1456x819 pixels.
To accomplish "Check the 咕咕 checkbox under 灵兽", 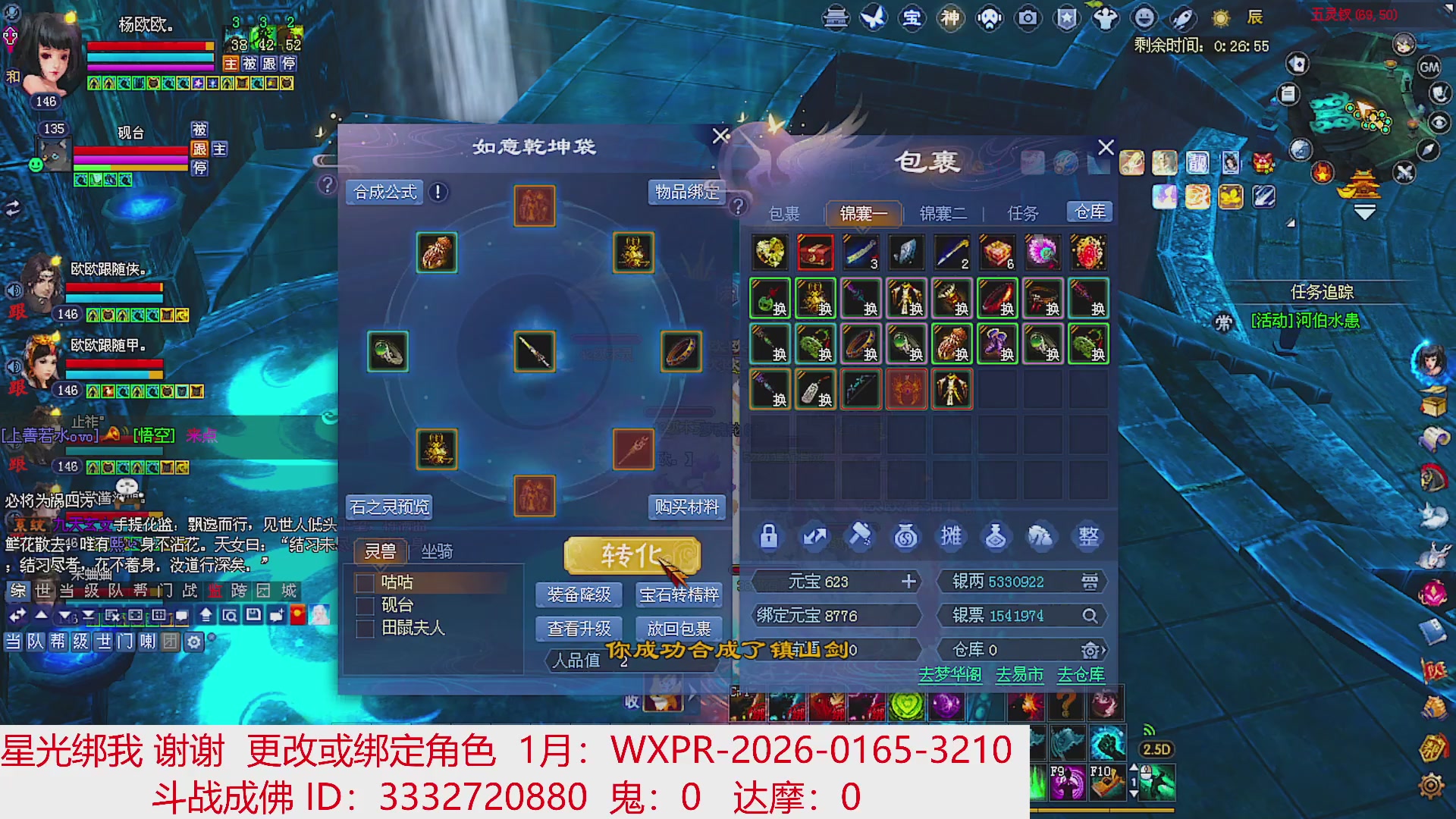I will pos(364,585).
